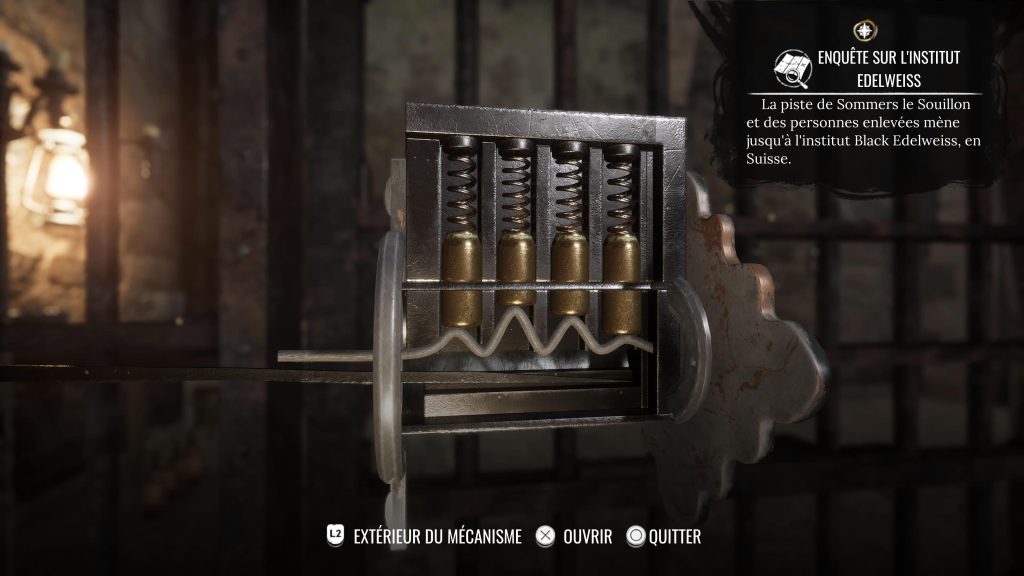Click the magnifying glass investigation quest icon
Image resolution: width=1024 pixels, height=576 pixels.
point(794,67)
